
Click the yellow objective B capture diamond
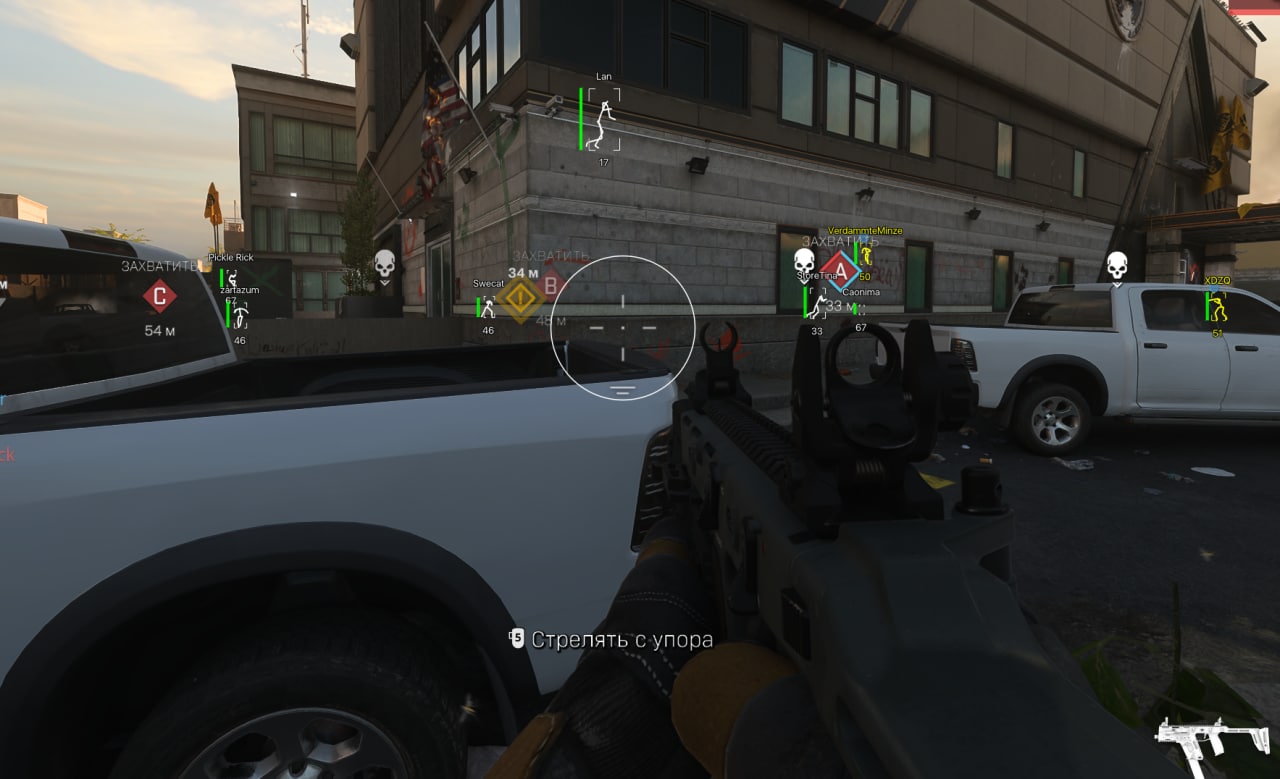pos(520,297)
